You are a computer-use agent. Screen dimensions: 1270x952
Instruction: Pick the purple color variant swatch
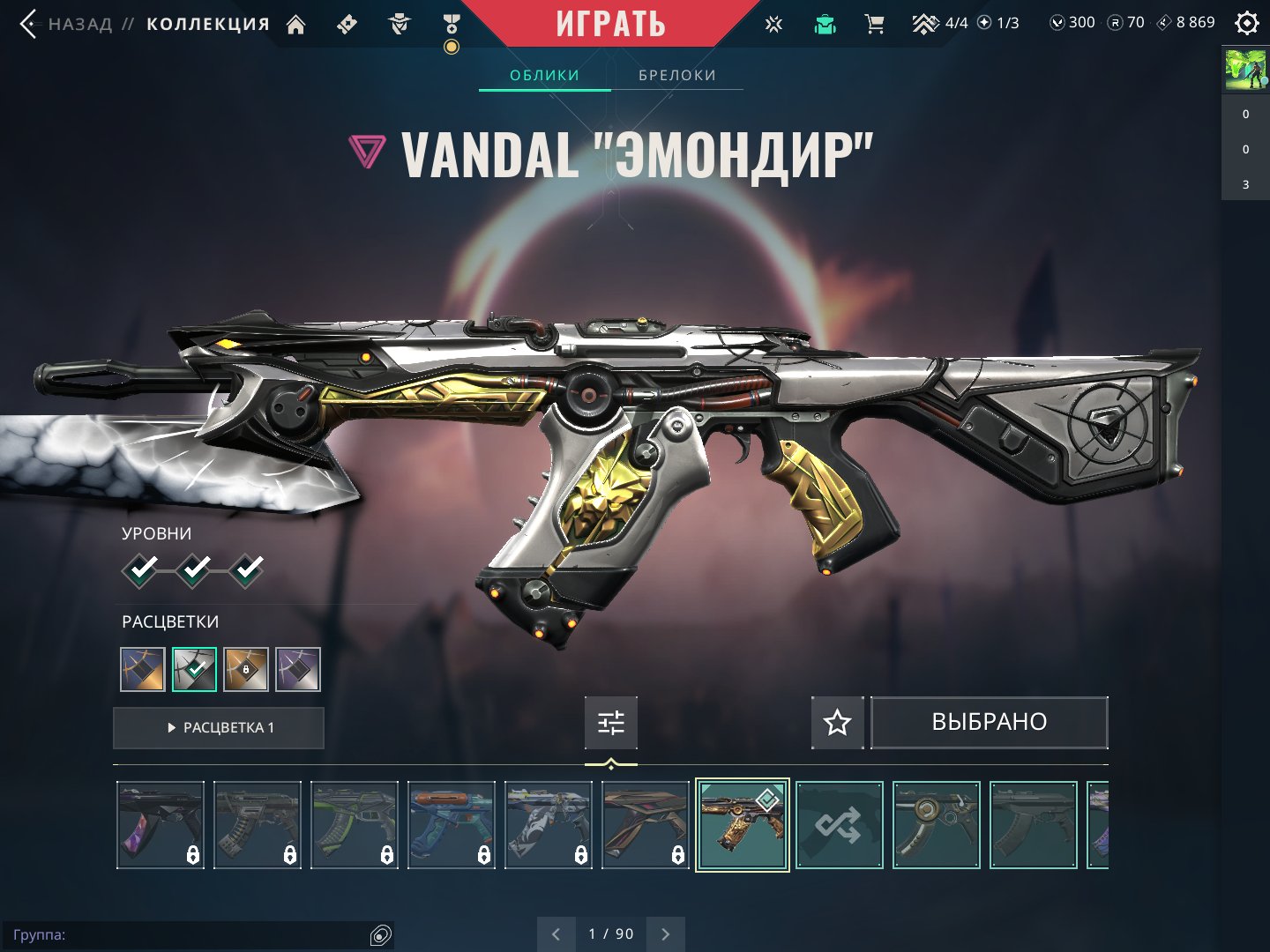click(298, 669)
